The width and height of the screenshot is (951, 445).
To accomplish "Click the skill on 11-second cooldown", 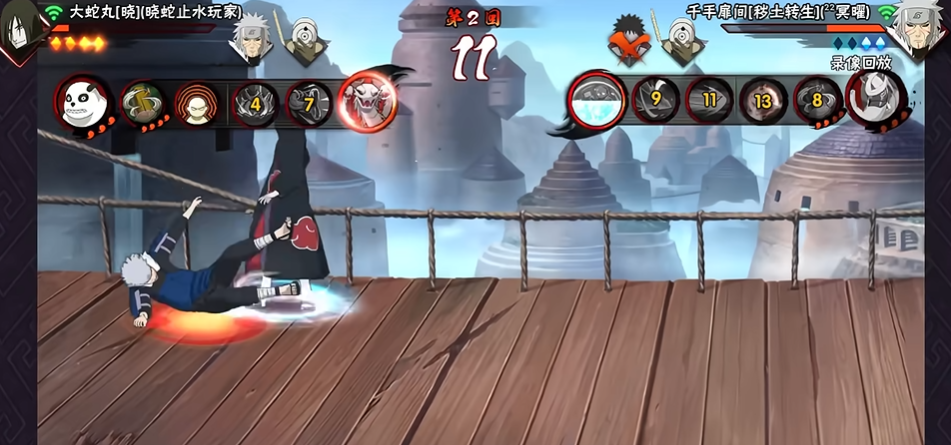I will pos(710,100).
